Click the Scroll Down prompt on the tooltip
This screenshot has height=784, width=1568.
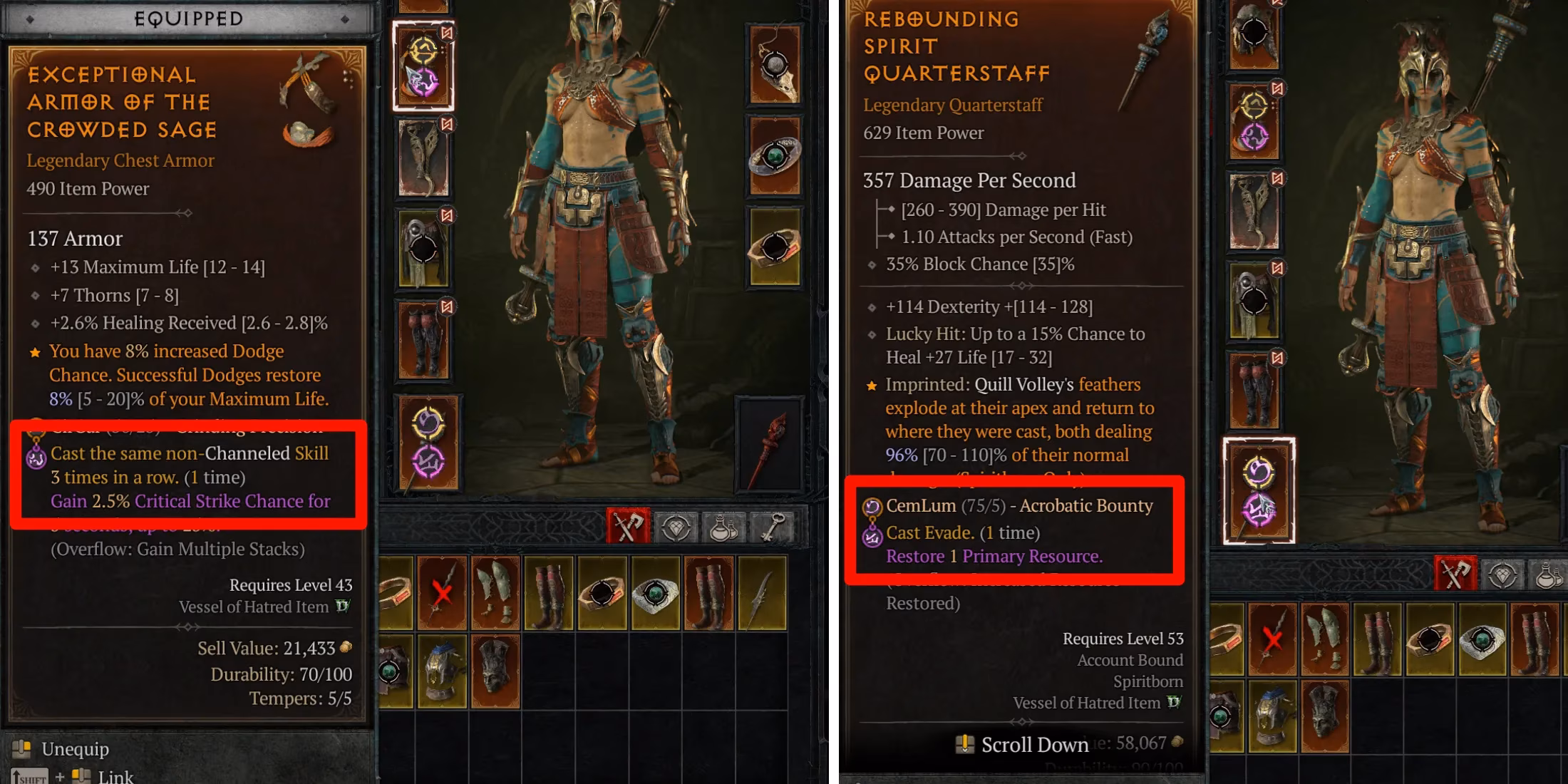(1019, 744)
